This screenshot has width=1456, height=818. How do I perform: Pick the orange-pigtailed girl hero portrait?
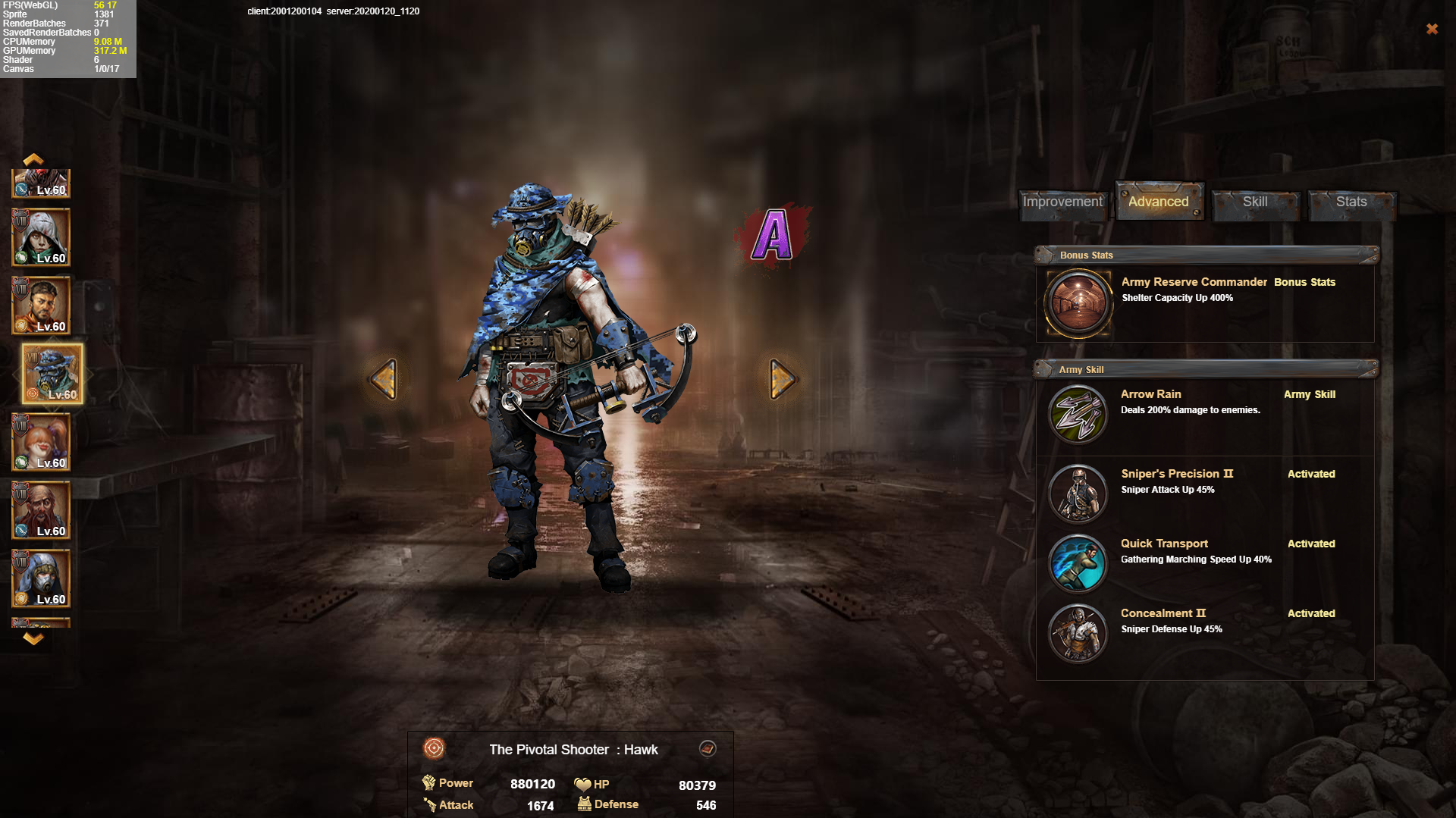tap(42, 443)
